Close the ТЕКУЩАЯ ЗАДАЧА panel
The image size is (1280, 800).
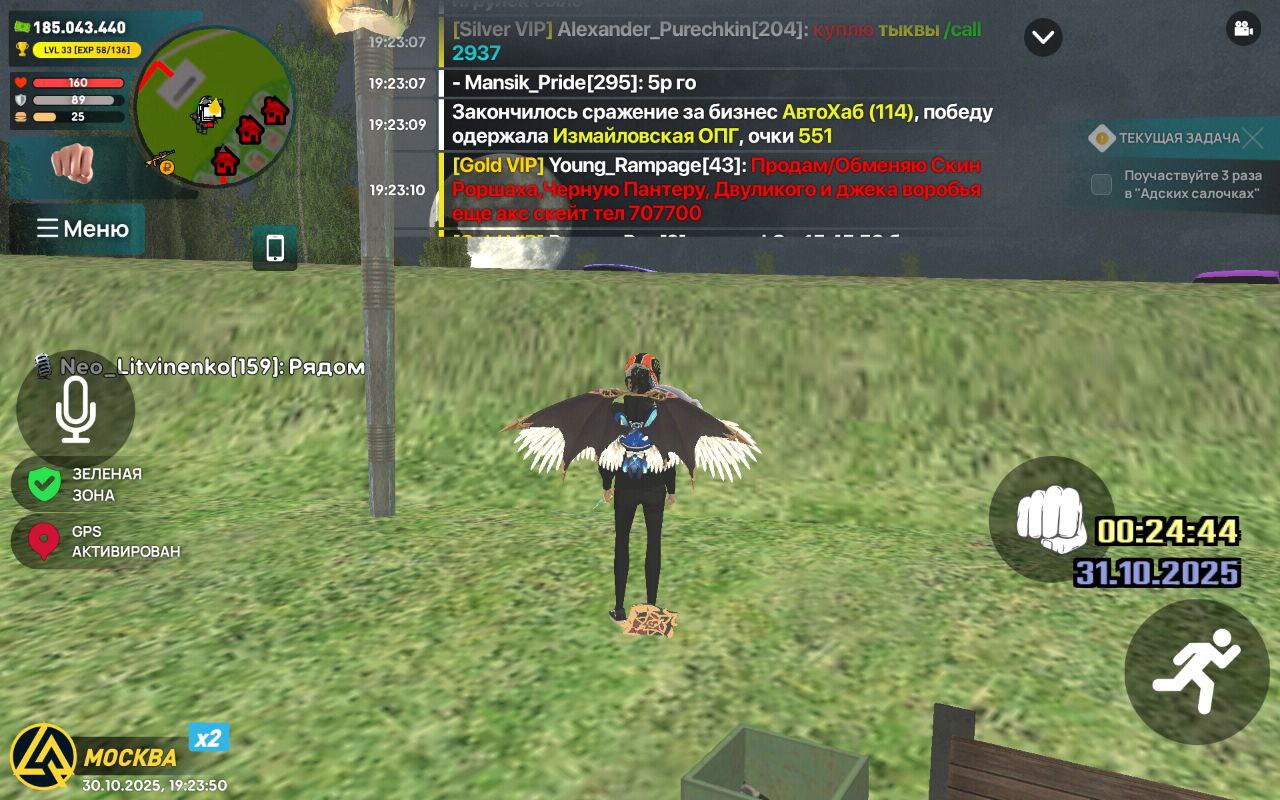point(1252,138)
